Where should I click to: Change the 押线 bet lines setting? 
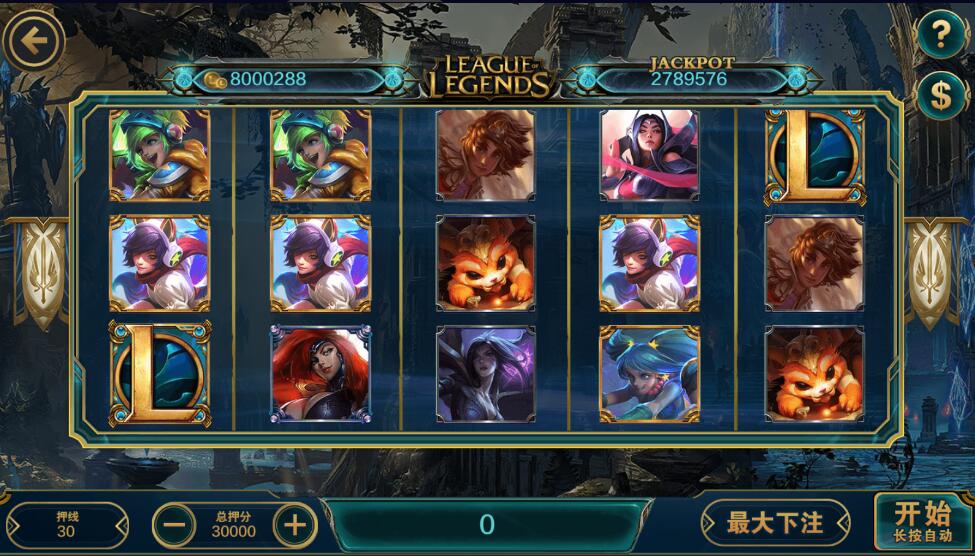(66, 524)
